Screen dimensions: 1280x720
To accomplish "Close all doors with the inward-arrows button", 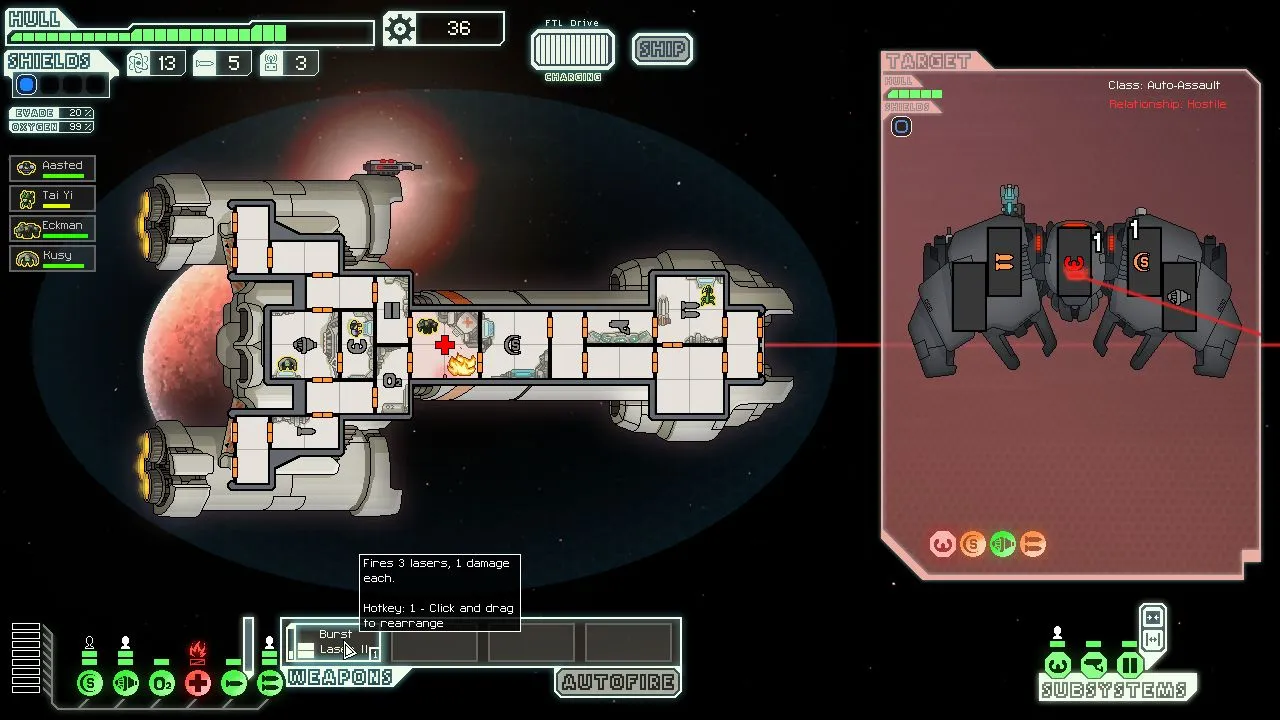I will point(1152,617).
